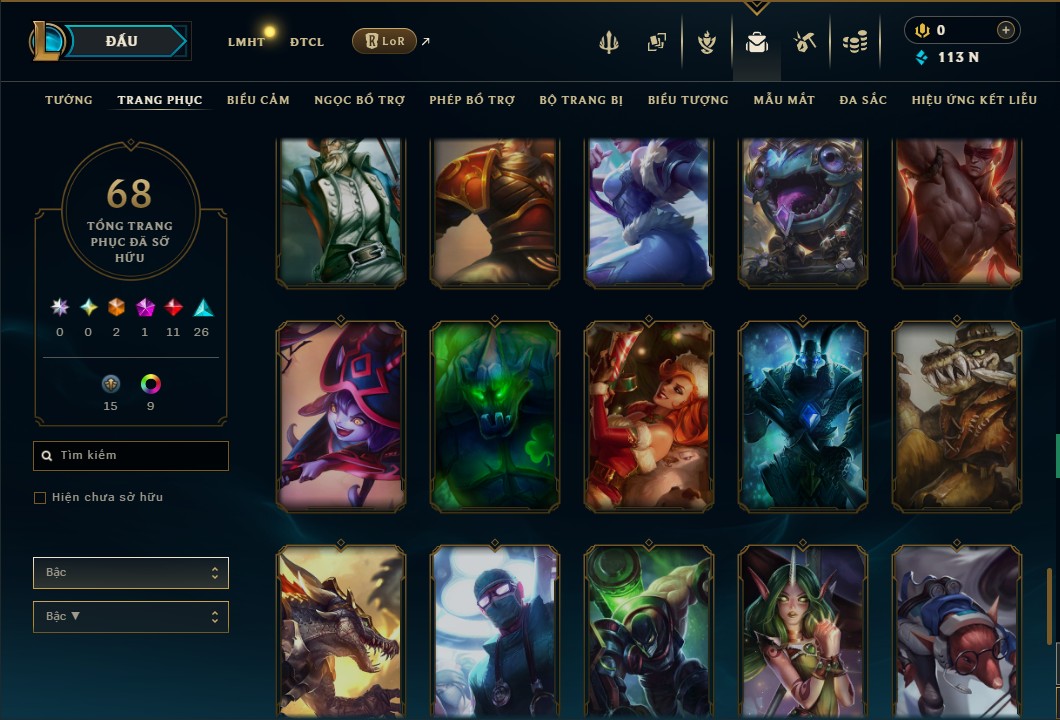The image size is (1060, 720).
Task: Open the BỘ TRANG BỊ item sets tab
Action: tap(581, 100)
